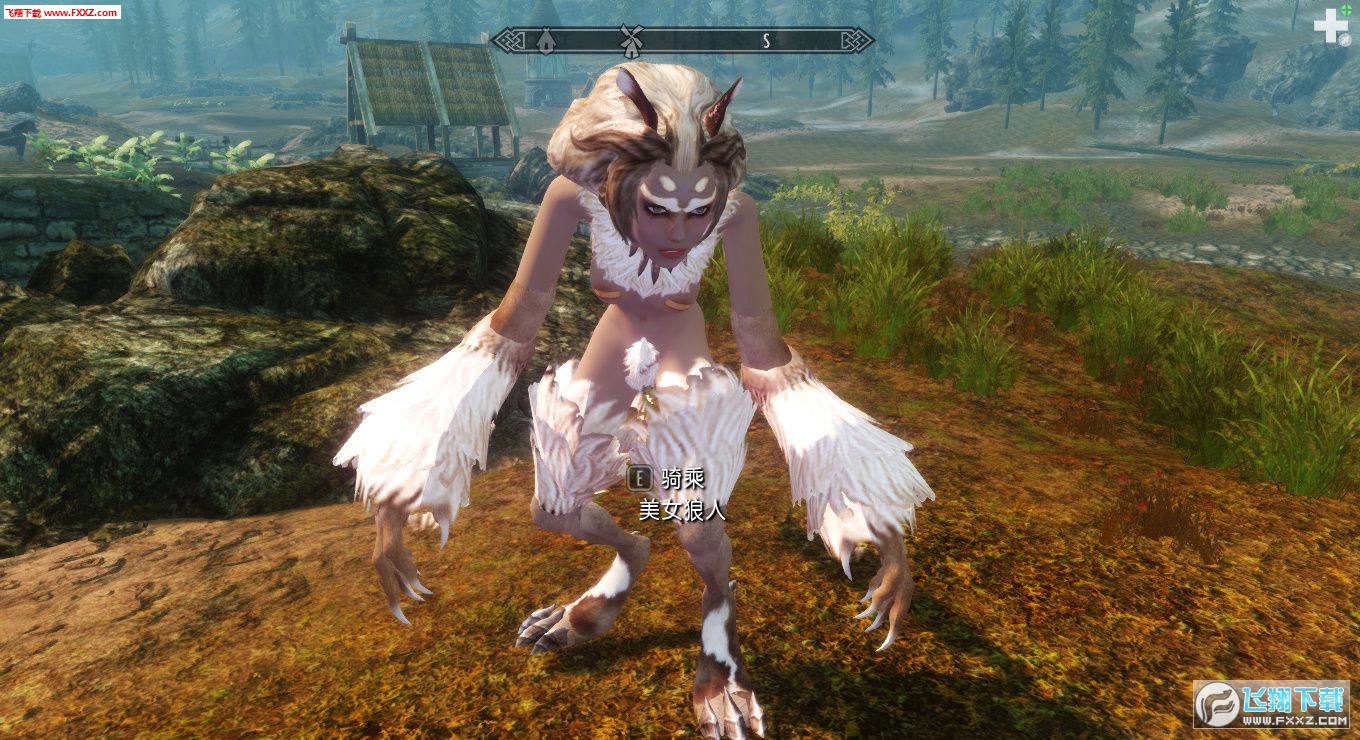Click the house marker on the compass
The image size is (1360, 740).
546,40
